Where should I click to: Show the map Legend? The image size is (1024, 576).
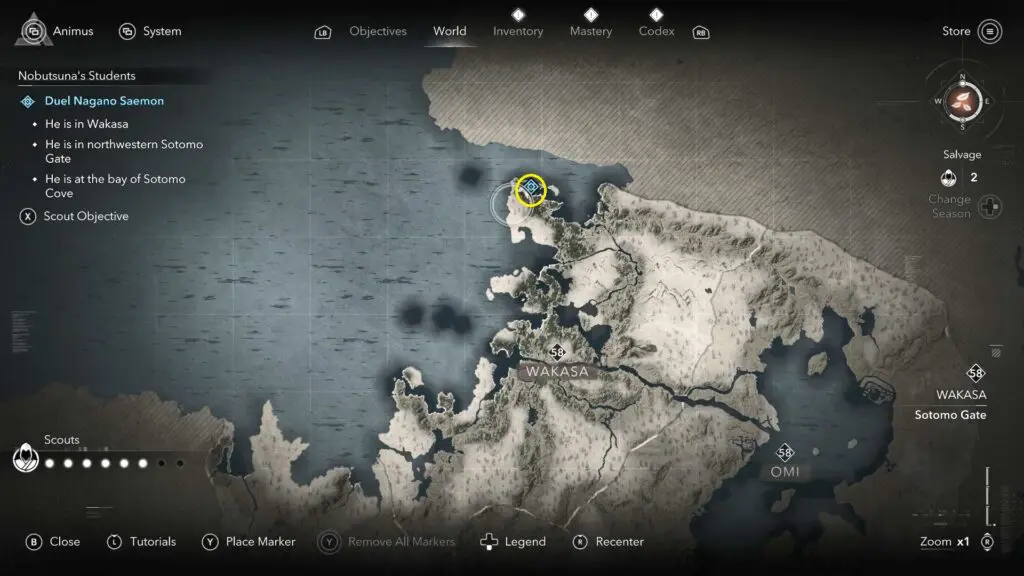point(513,542)
